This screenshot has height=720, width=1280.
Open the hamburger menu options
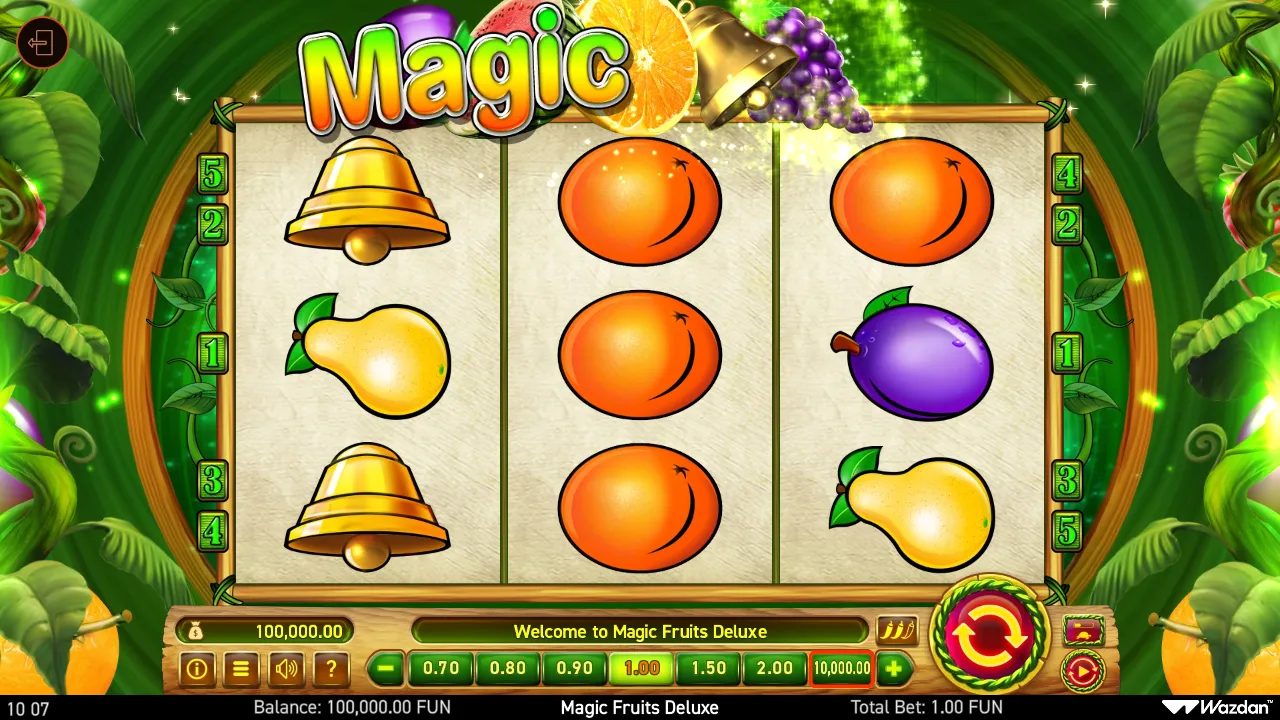[241, 669]
